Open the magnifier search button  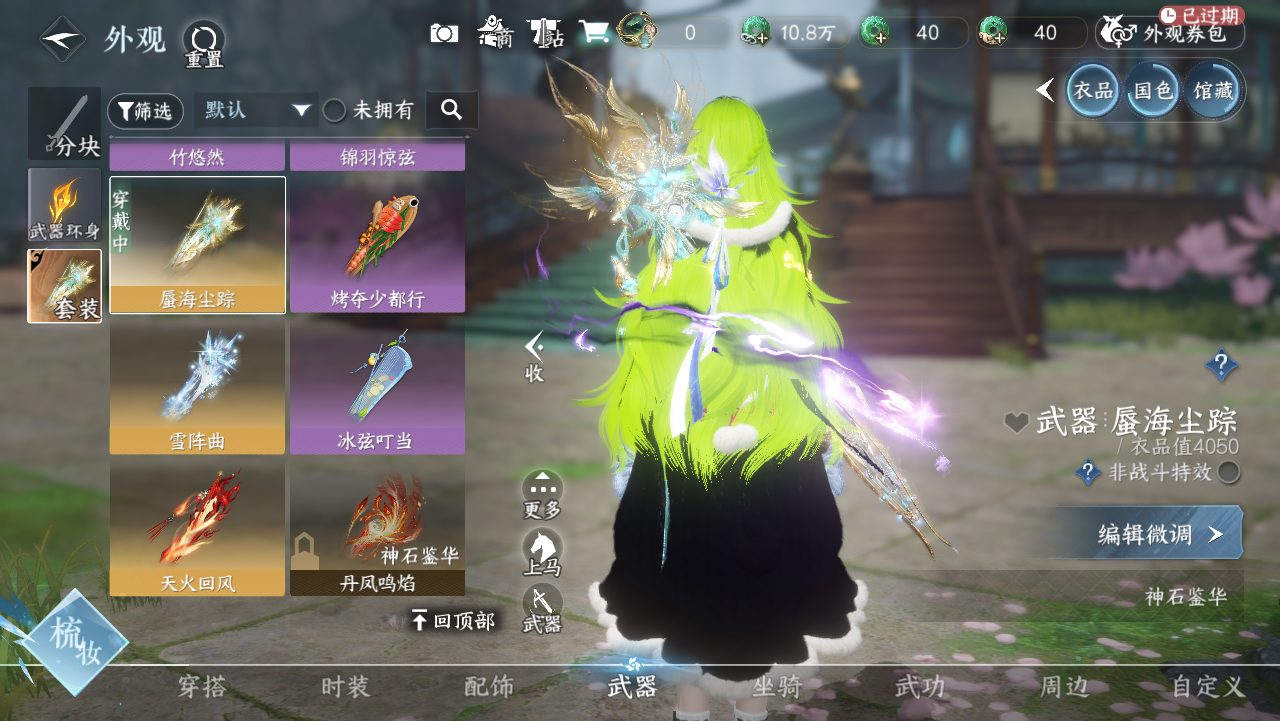451,110
